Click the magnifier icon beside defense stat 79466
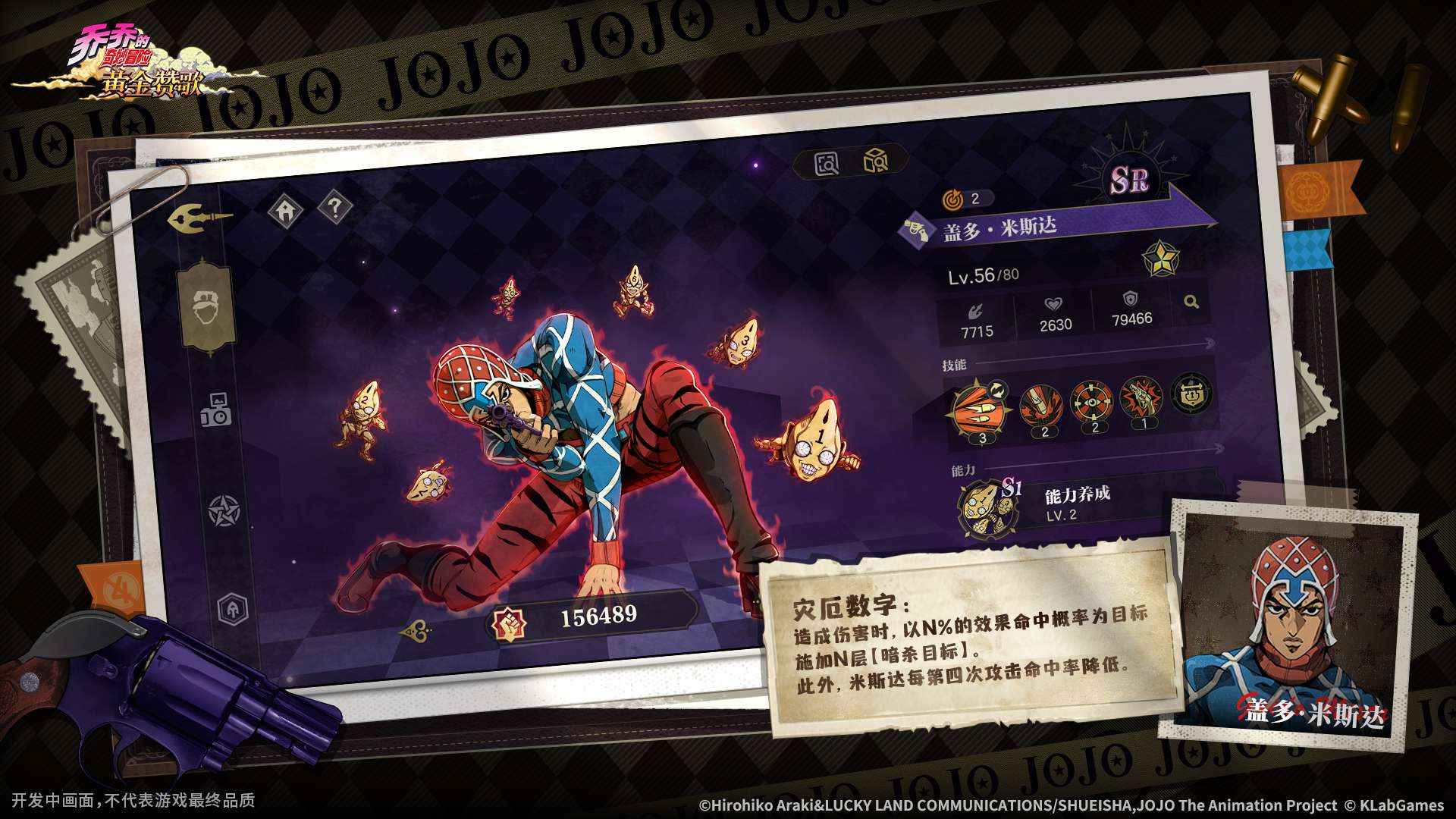 click(x=1192, y=301)
